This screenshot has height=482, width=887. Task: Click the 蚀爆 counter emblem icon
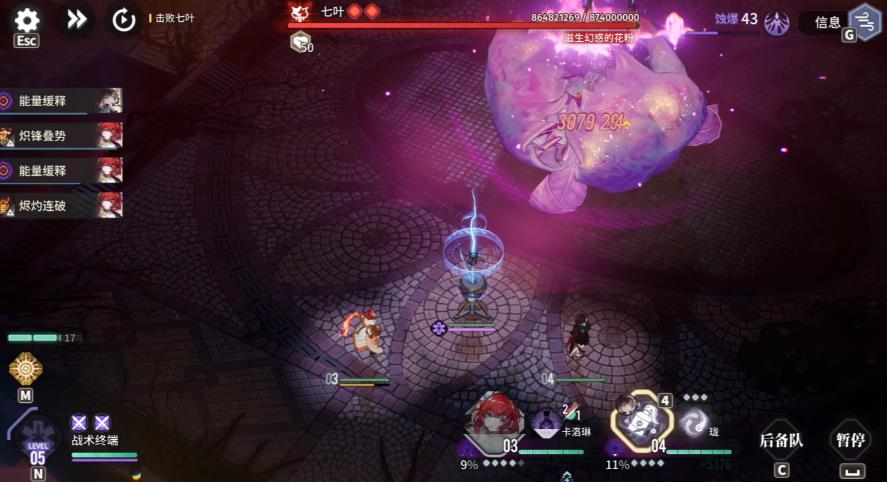[x=776, y=22]
